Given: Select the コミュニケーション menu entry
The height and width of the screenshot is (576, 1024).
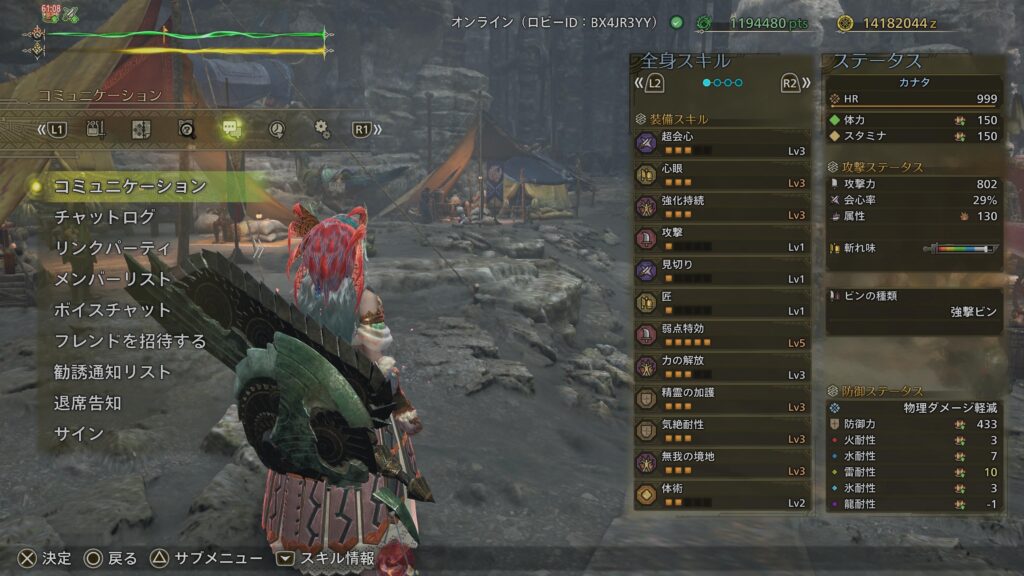Looking at the screenshot, I should tap(130, 186).
